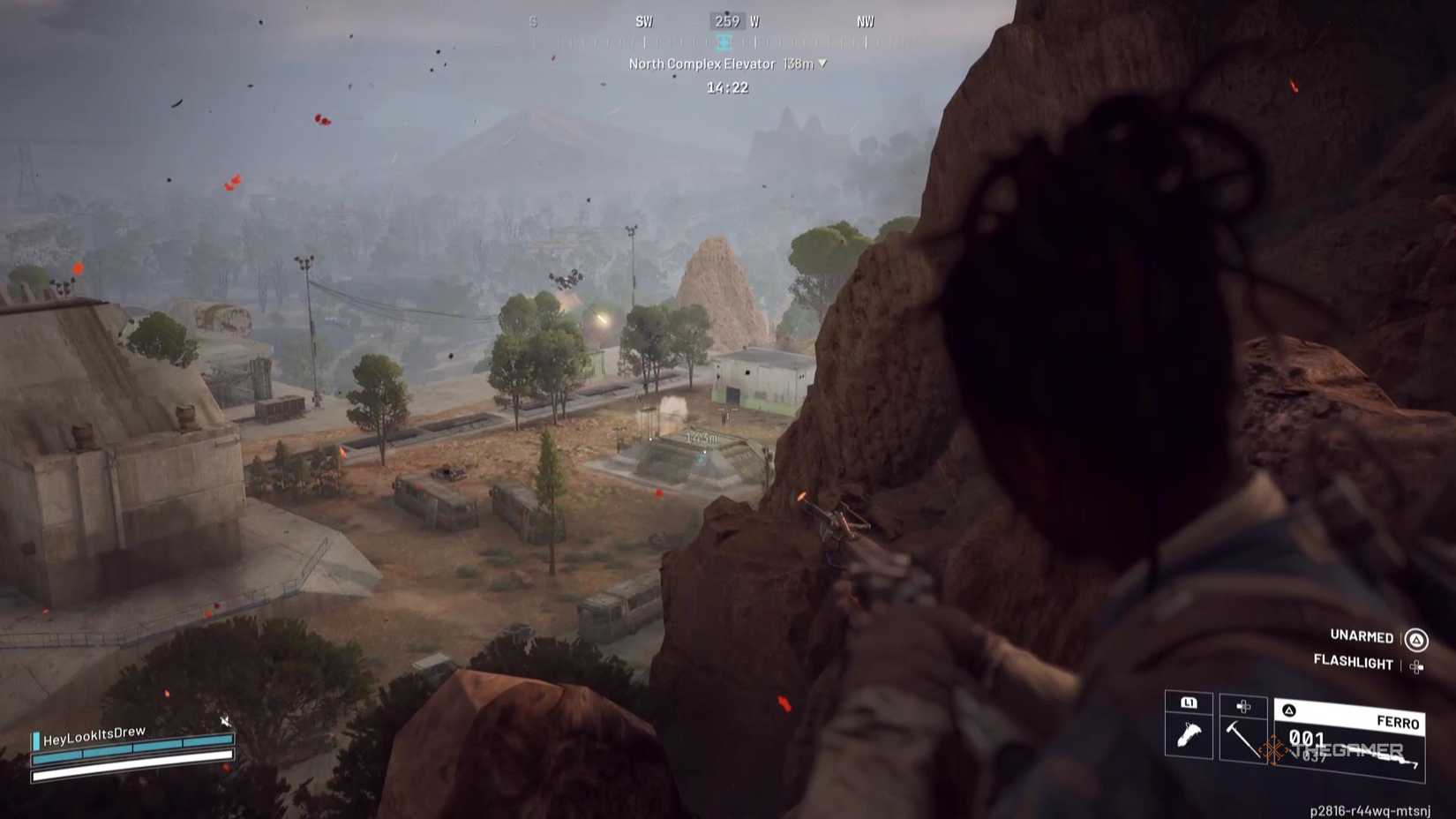
Task: Click the ammo counter showing 001
Action: [x=1306, y=738]
